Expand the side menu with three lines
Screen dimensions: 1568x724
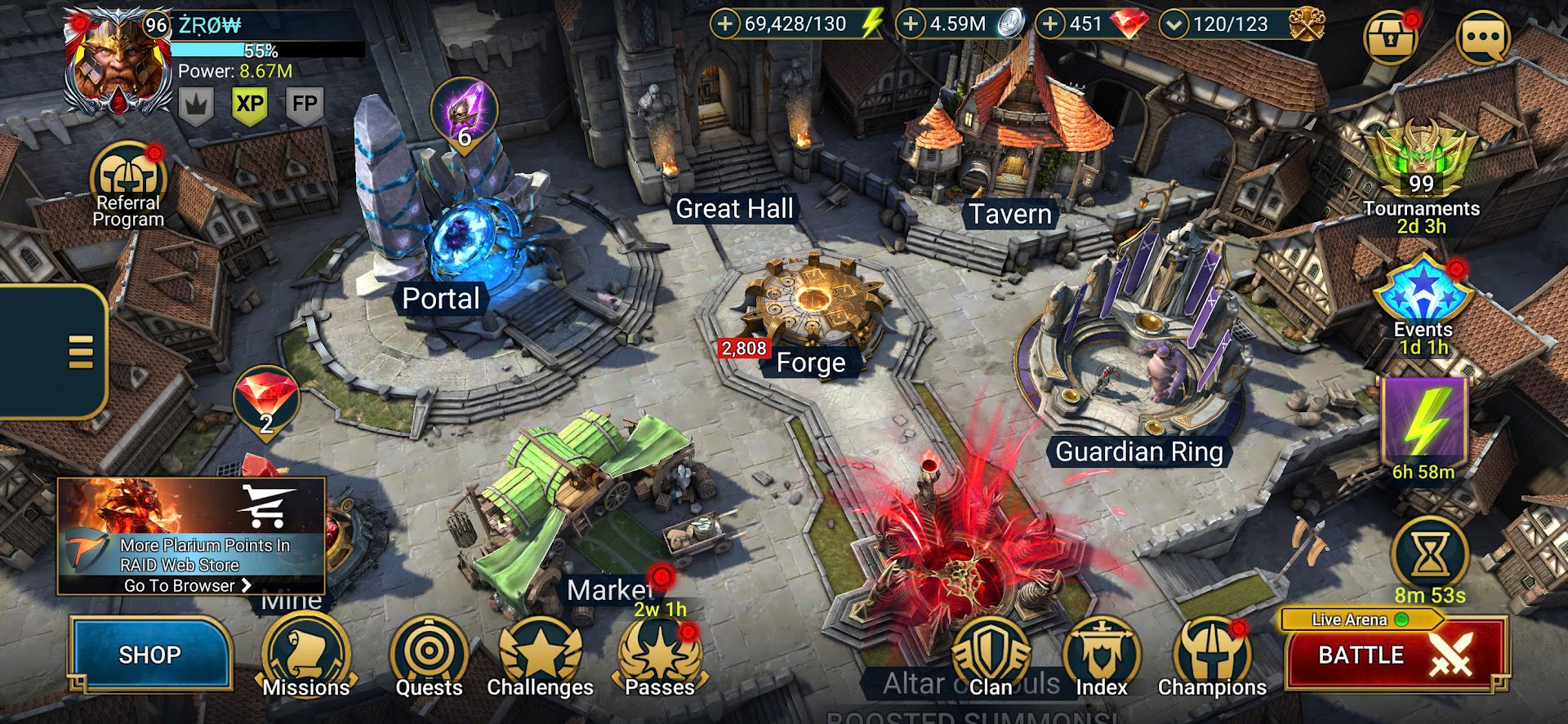click(x=80, y=352)
